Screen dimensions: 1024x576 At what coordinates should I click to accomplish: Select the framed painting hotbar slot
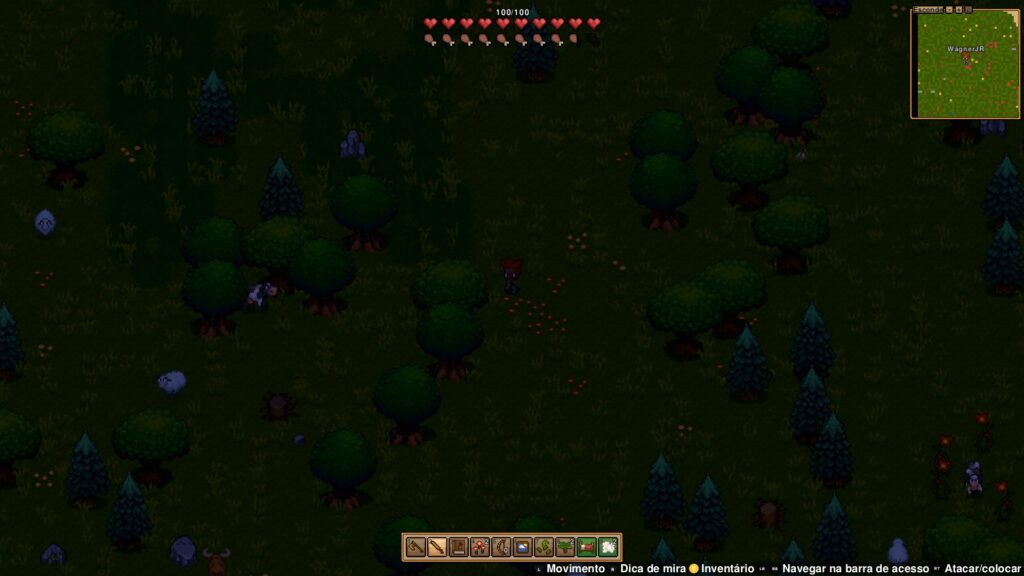click(x=522, y=547)
